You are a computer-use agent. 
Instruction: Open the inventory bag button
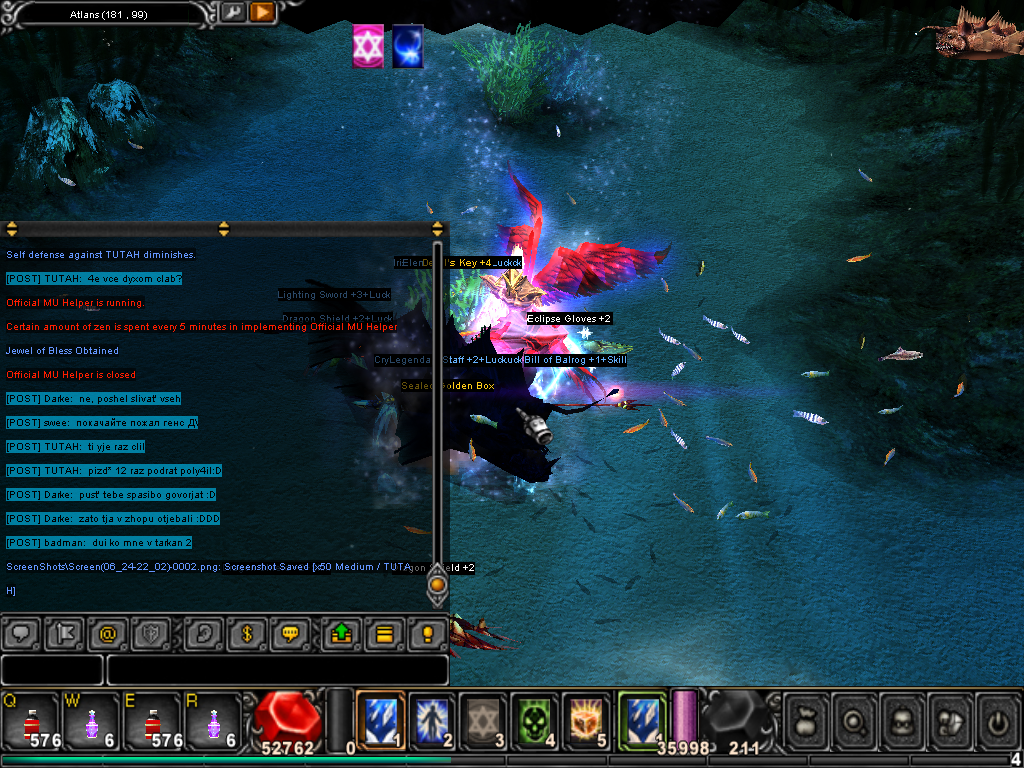[805, 718]
